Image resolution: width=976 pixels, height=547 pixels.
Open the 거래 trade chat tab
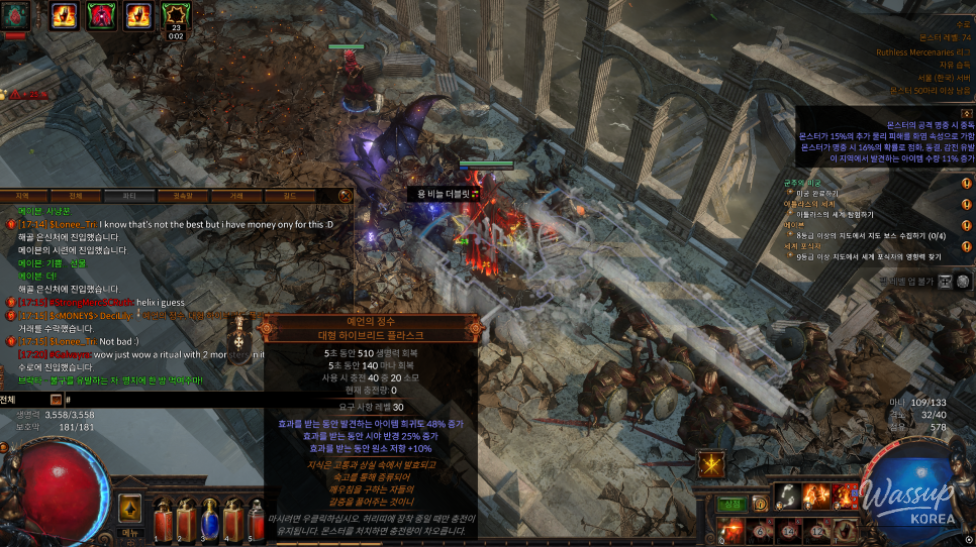click(236, 196)
